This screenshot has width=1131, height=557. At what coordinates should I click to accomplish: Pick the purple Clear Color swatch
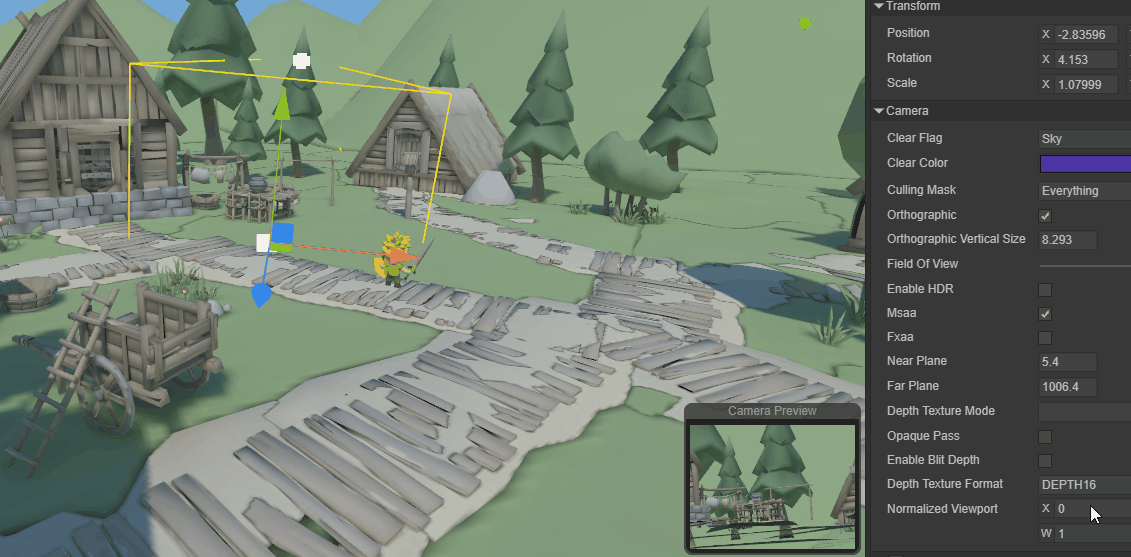click(1085, 164)
